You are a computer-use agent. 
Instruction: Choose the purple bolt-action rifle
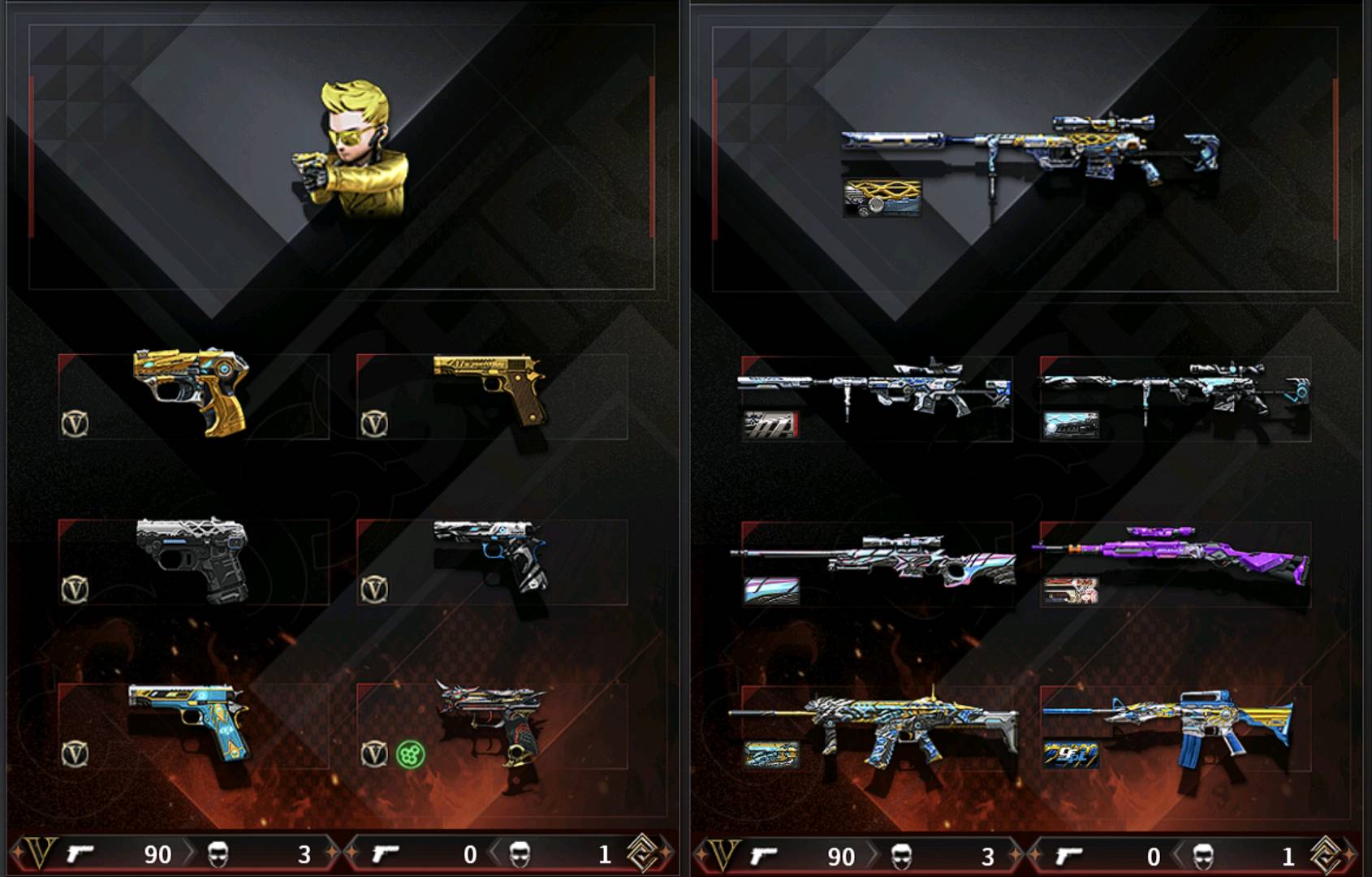pos(1174,556)
